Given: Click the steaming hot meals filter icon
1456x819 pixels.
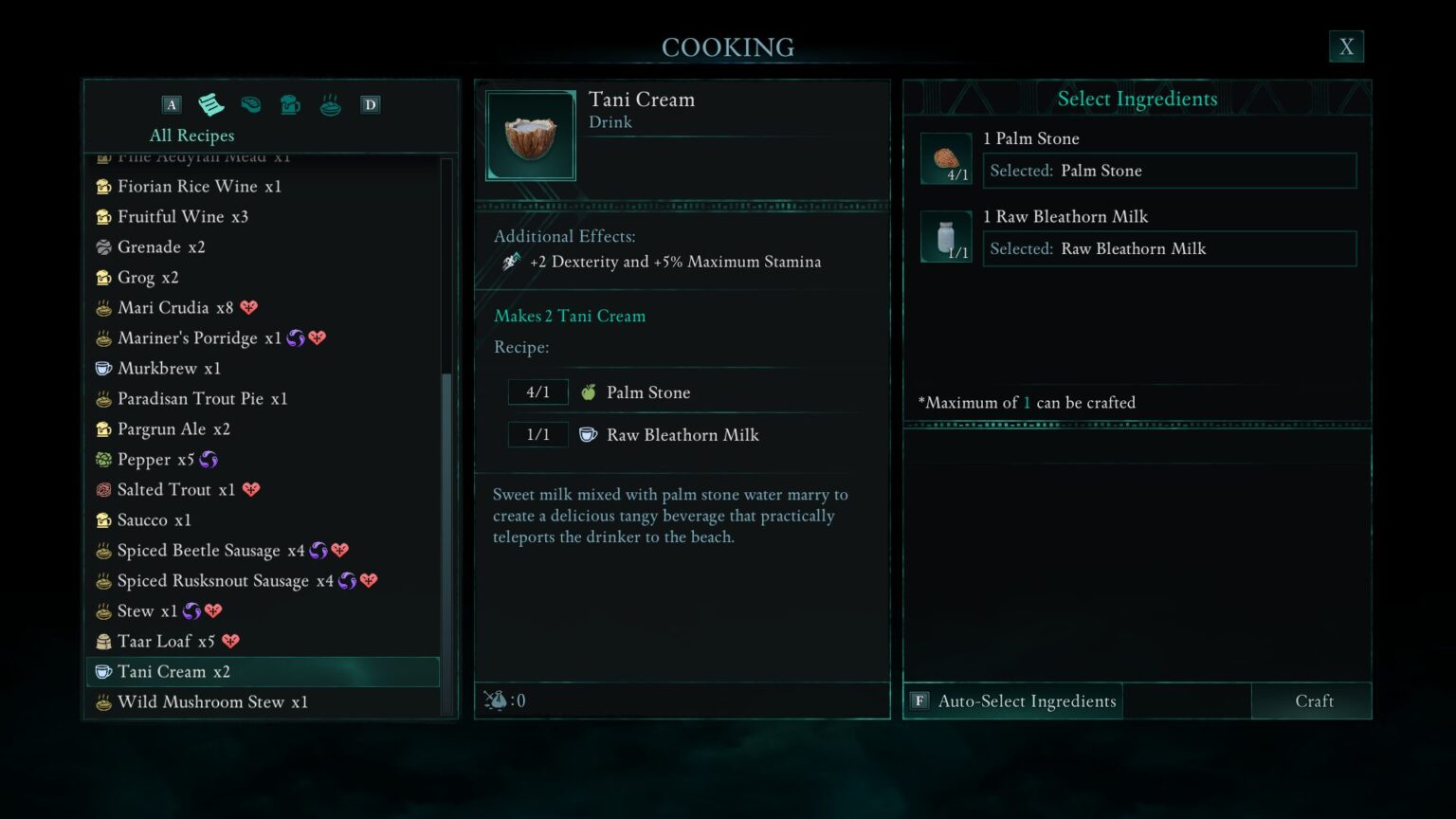Looking at the screenshot, I should click(330, 104).
